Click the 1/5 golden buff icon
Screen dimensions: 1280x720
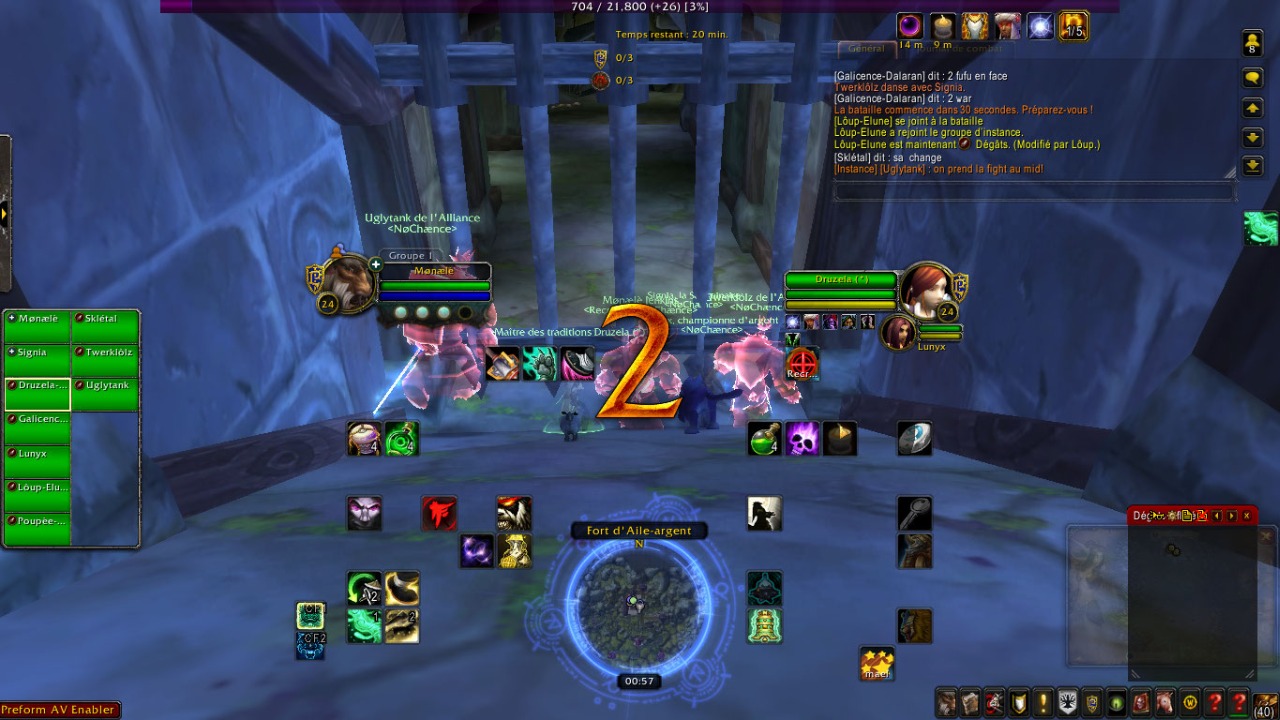pyautogui.click(x=1073, y=26)
